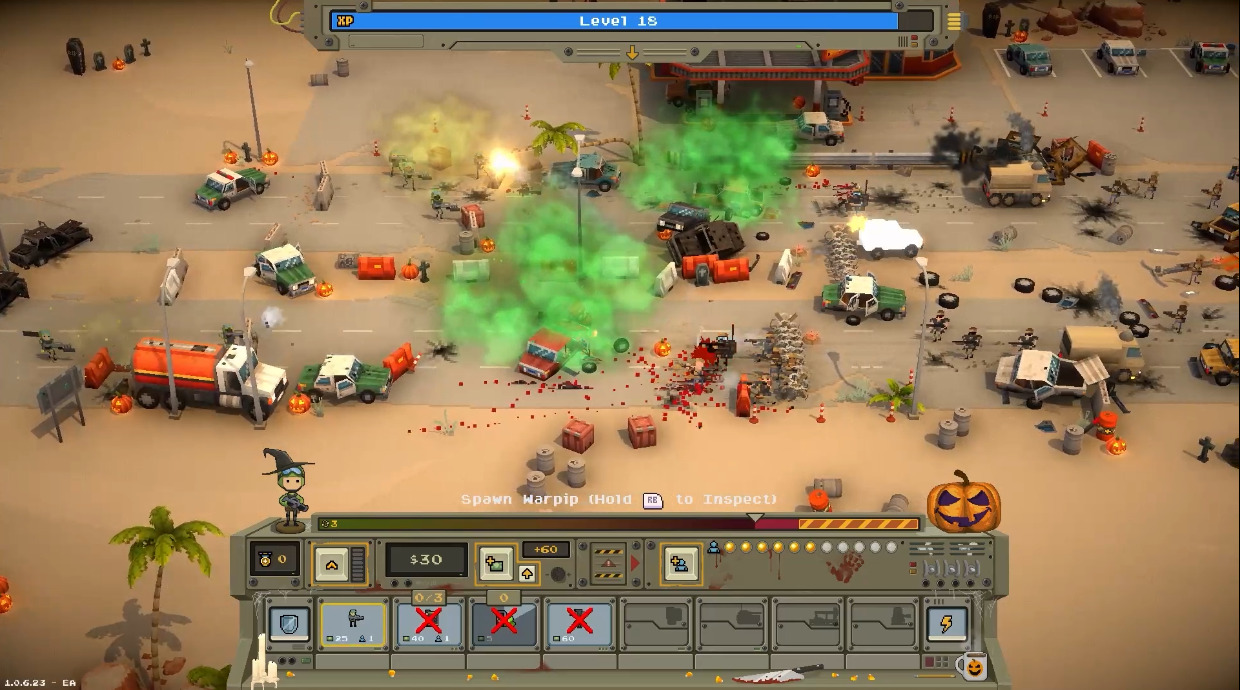Screen dimensions: 1240x690
Task: Click the small up-arrow beside +60
Action: coord(528,573)
